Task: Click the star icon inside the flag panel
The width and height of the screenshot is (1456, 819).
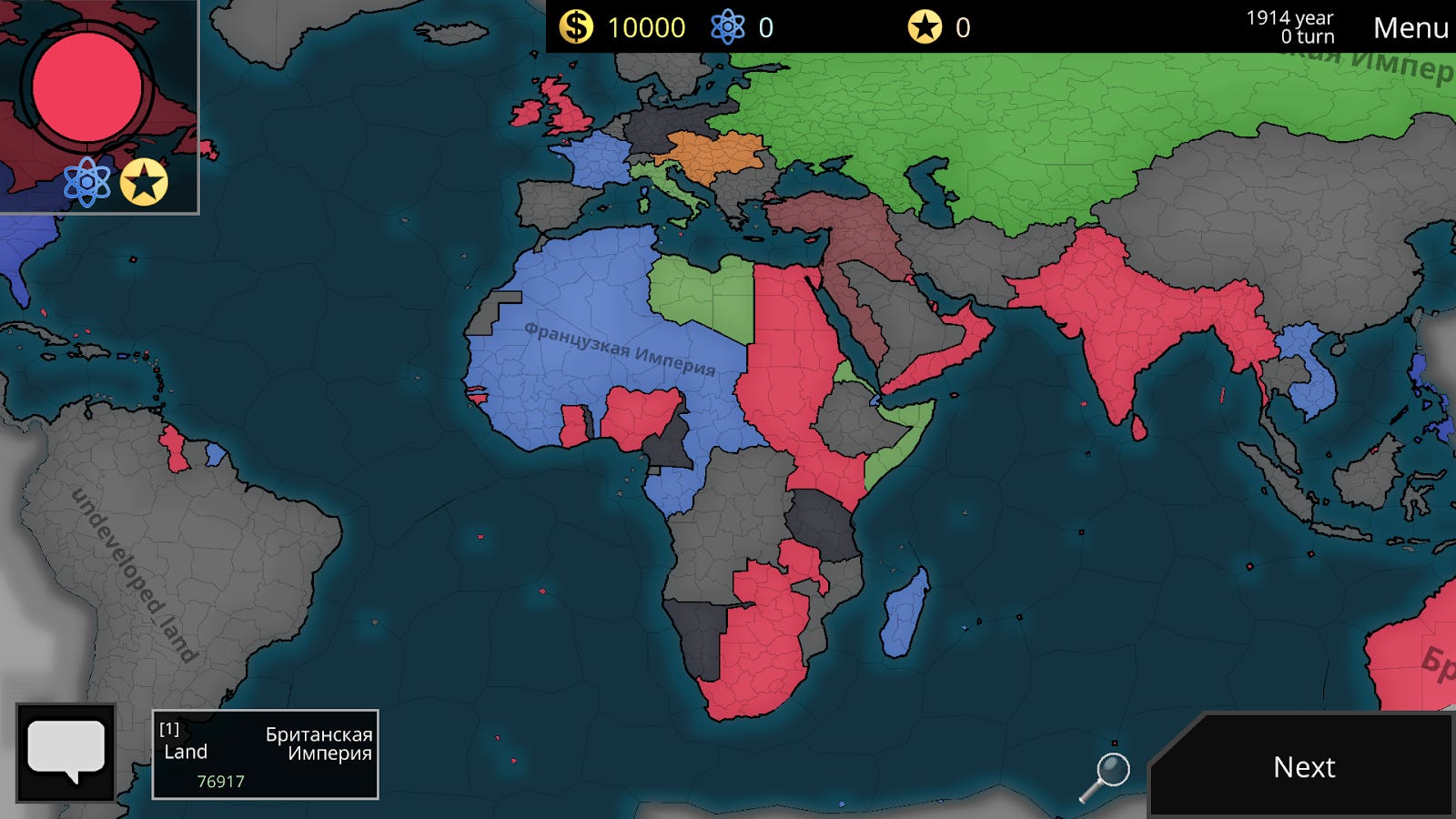Action: [143, 179]
